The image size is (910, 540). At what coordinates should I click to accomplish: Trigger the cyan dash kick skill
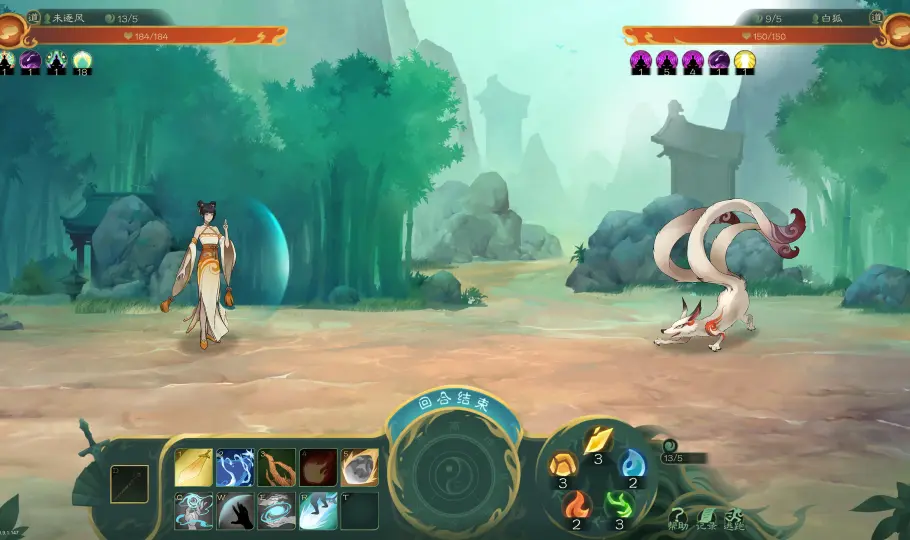tap(318, 510)
